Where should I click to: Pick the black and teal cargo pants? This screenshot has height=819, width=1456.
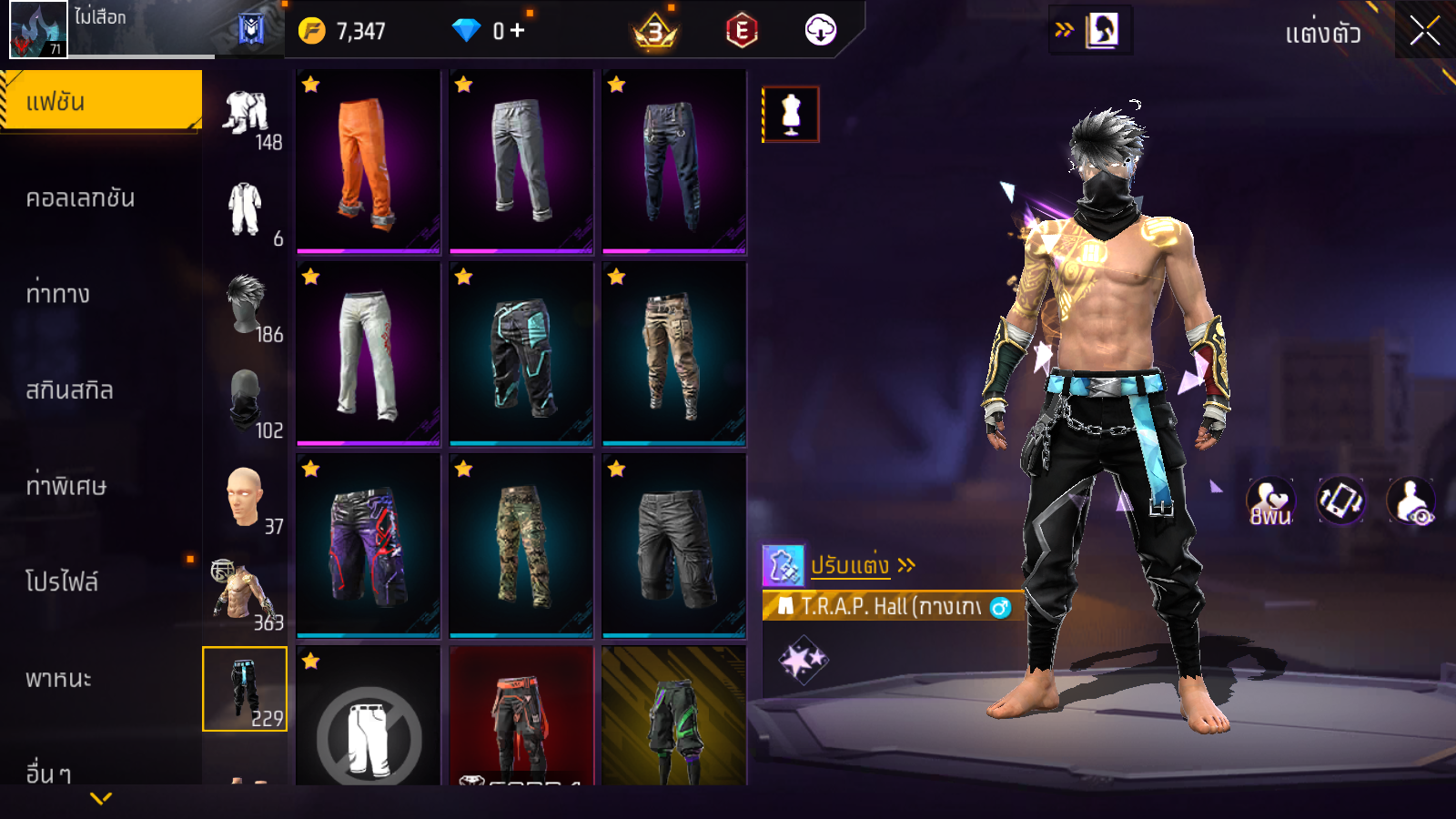click(521, 354)
